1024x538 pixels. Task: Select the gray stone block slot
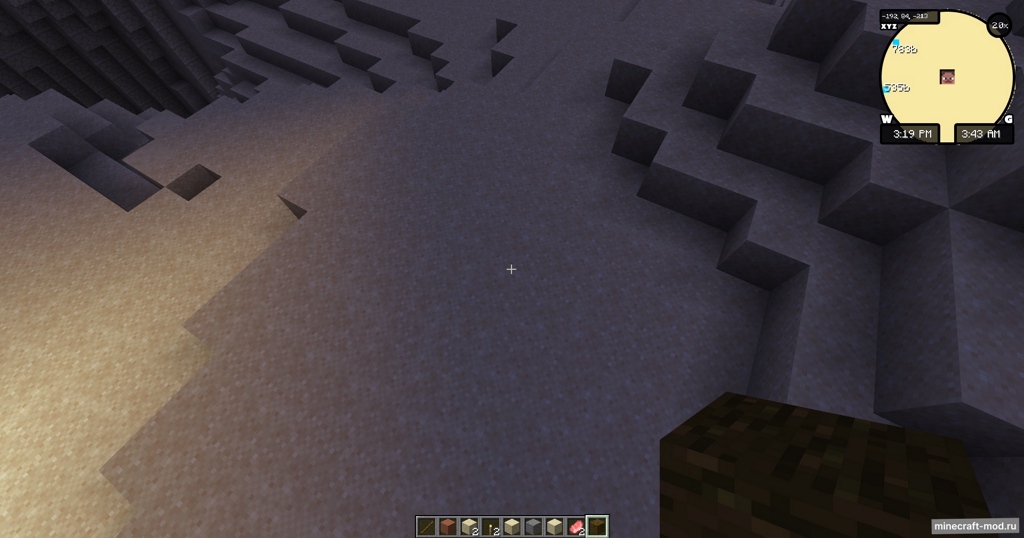click(x=533, y=526)
